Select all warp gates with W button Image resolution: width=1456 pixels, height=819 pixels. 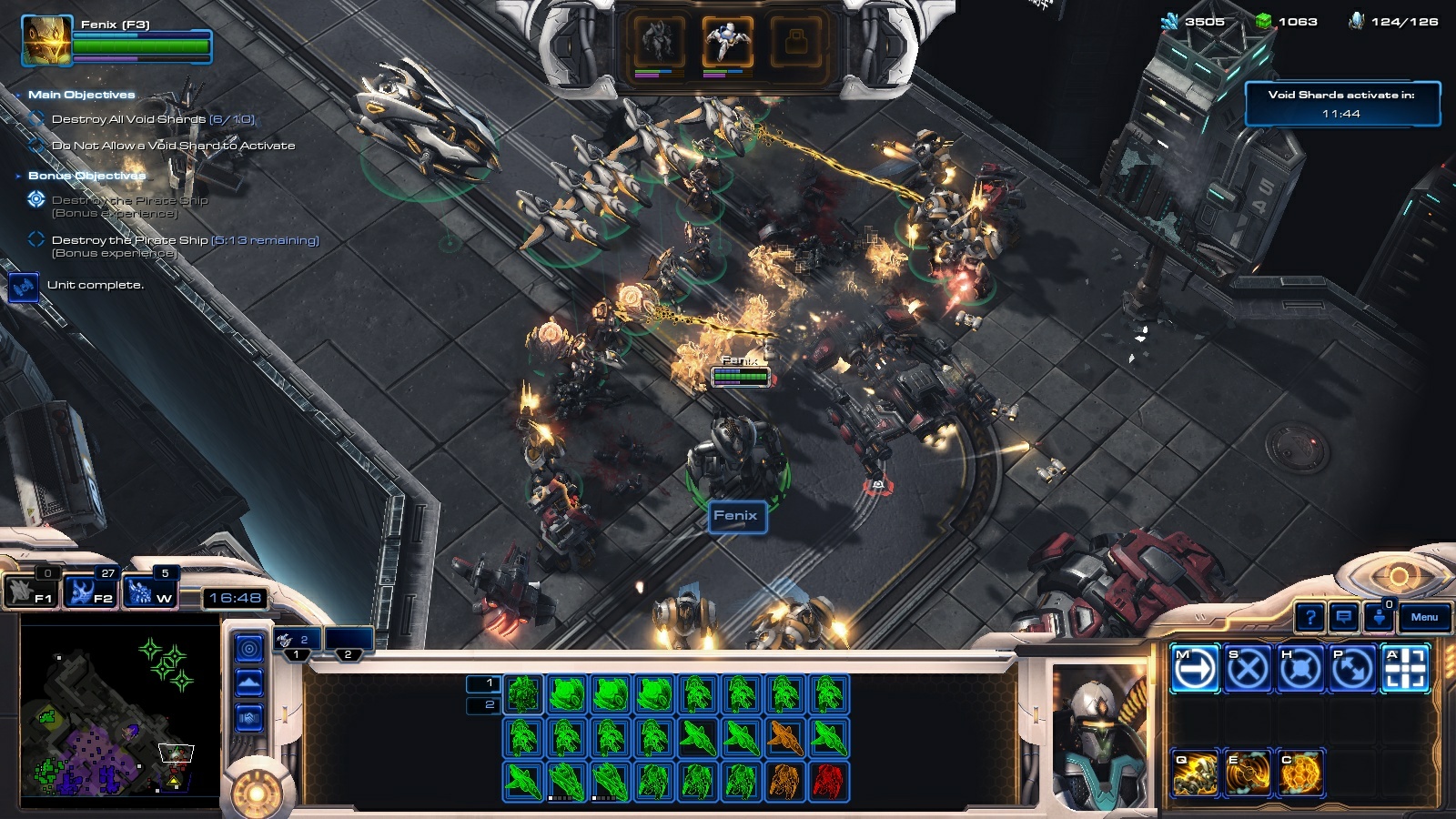[150, 591]
